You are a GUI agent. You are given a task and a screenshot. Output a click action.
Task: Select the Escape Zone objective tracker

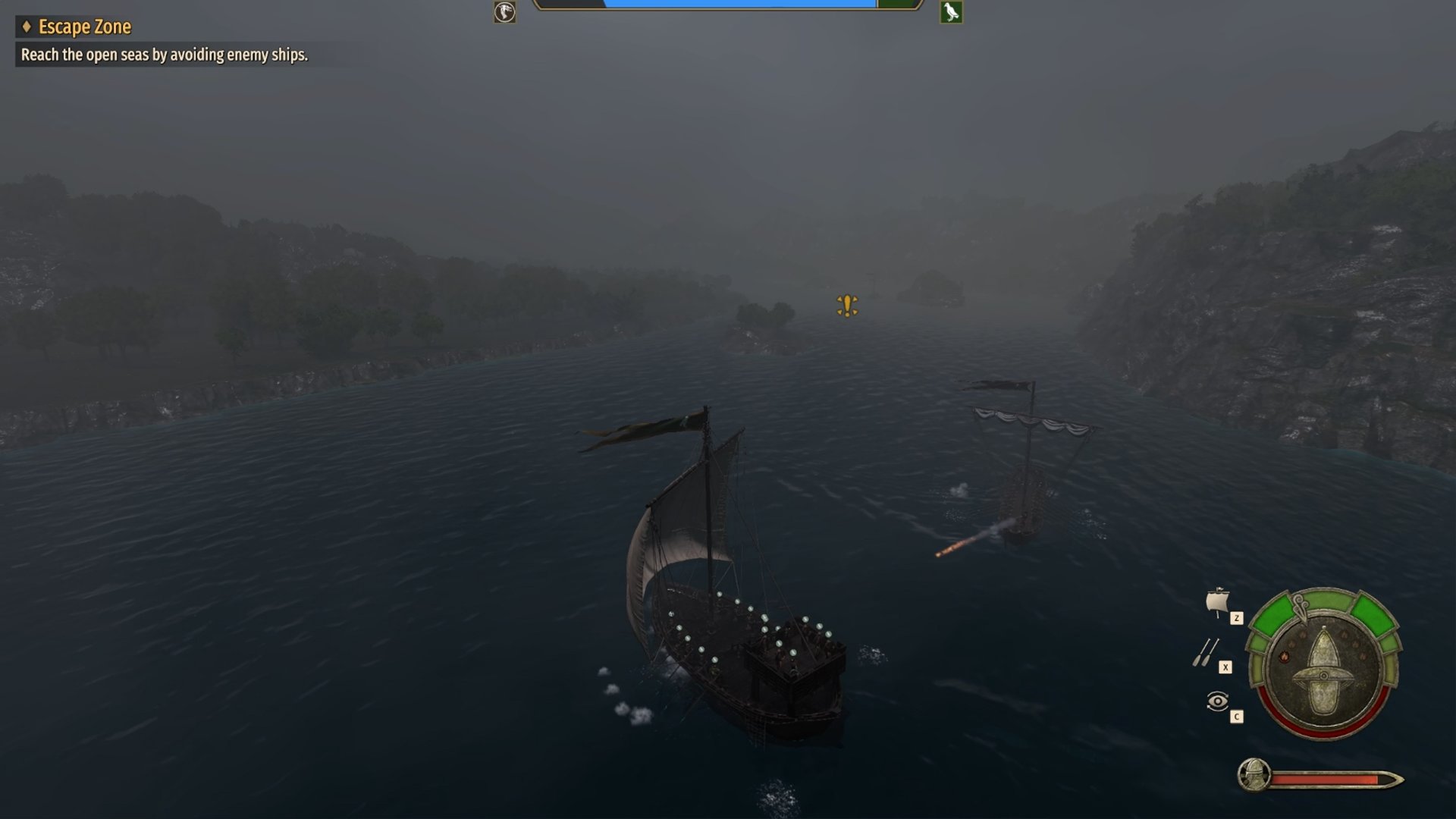coord(84,27)
